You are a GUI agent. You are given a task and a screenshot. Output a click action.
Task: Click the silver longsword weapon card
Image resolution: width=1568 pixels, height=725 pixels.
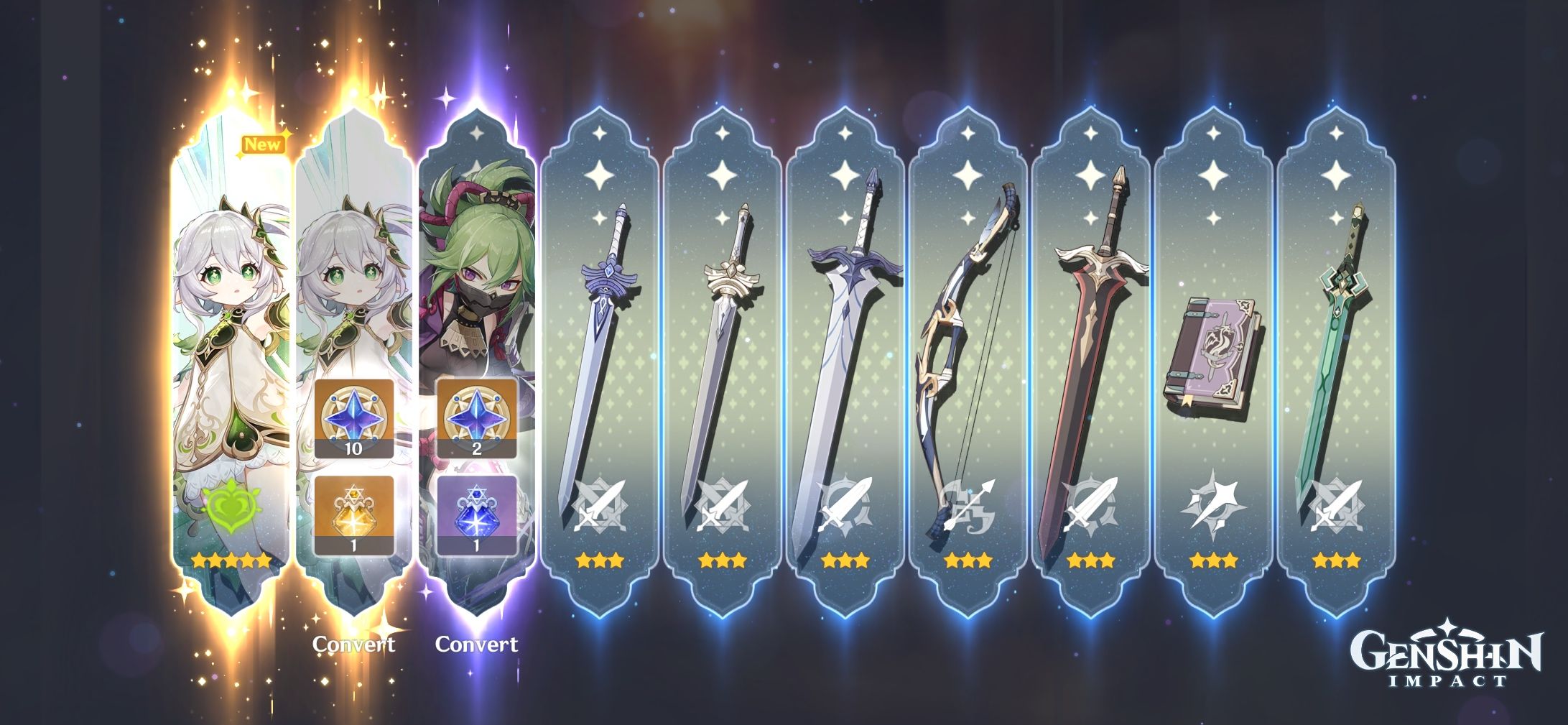[x=721, y=338]
